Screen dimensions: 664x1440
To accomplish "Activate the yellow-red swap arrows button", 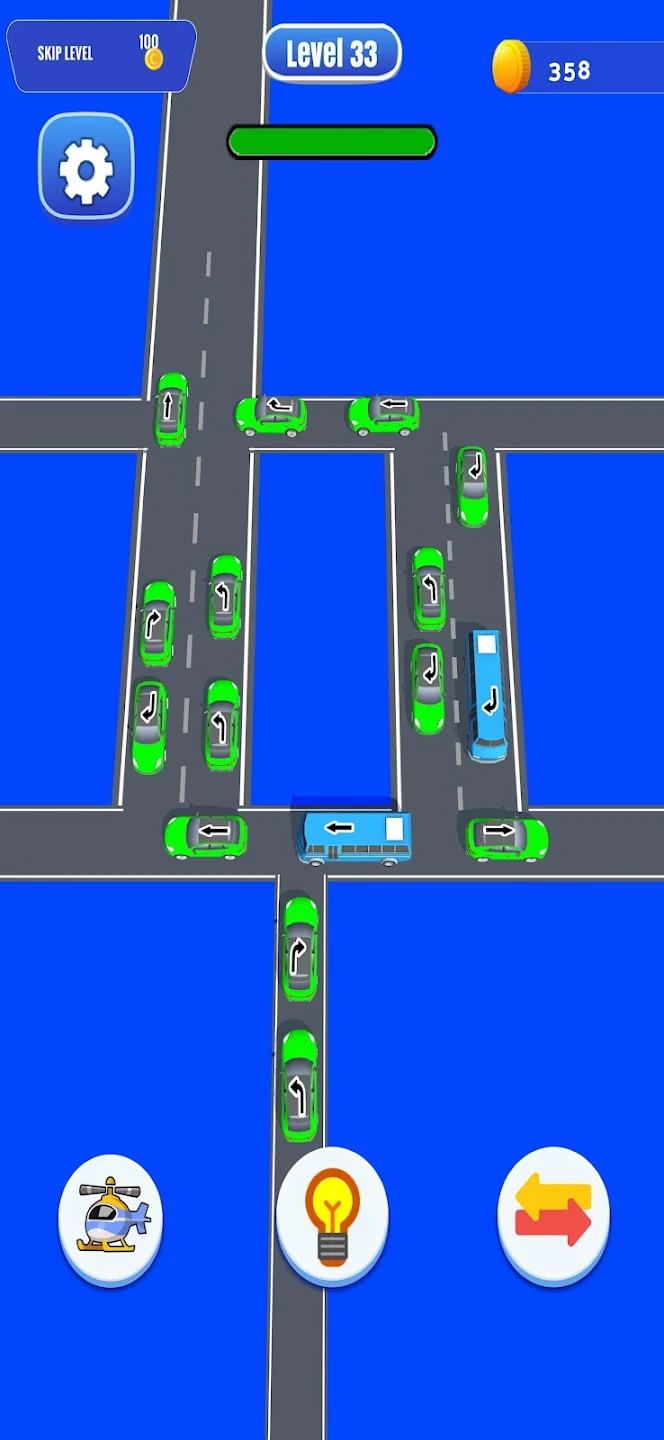I will pyautogui.click(x=553, y=1215).
